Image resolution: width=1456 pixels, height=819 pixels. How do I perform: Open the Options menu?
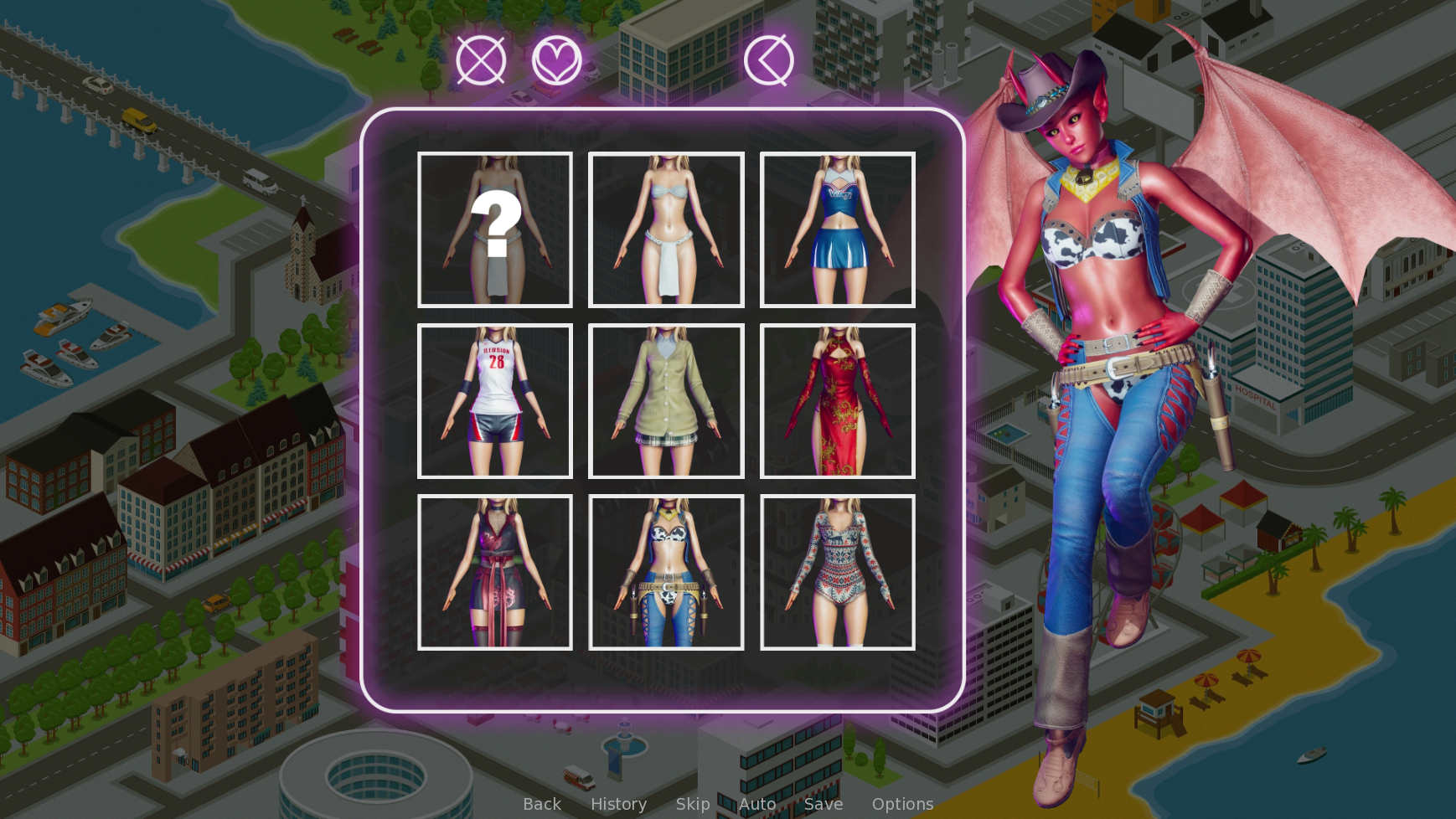click(x=903, y=804)
